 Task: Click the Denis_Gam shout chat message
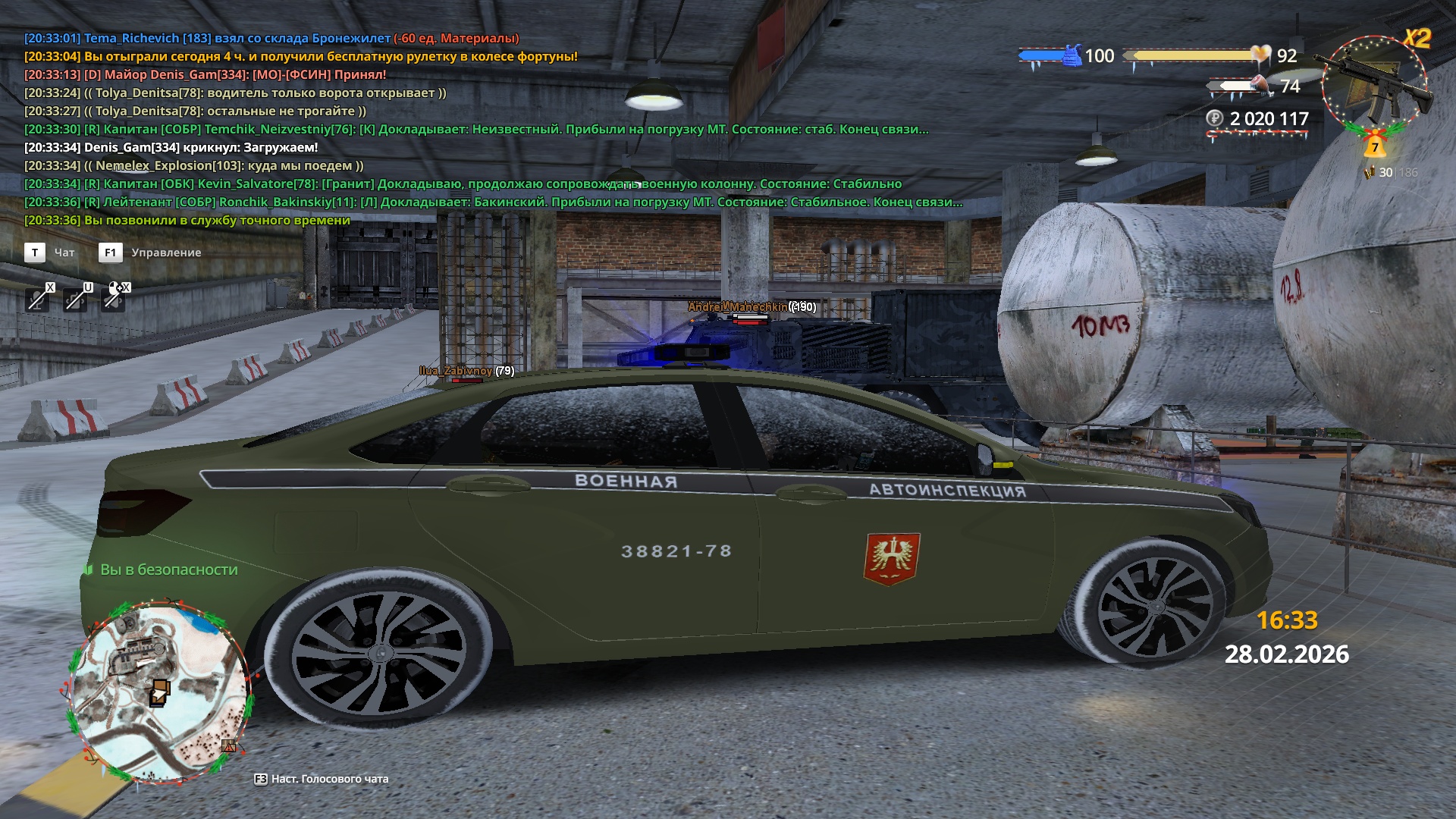(x=171, y=147)
